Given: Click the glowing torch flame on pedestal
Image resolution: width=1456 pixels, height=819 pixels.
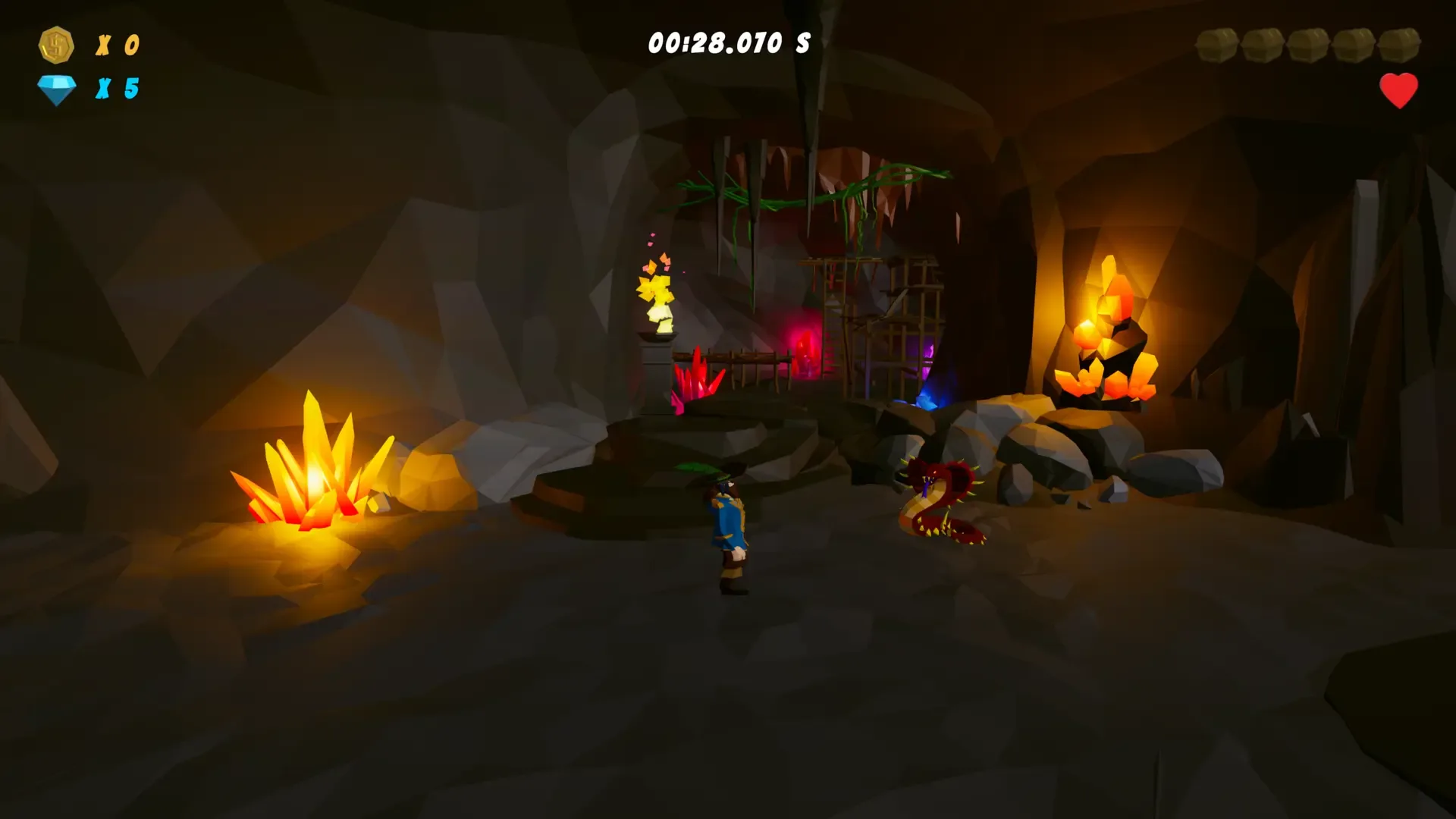Looking at the screenshot, I should [657, 296].
